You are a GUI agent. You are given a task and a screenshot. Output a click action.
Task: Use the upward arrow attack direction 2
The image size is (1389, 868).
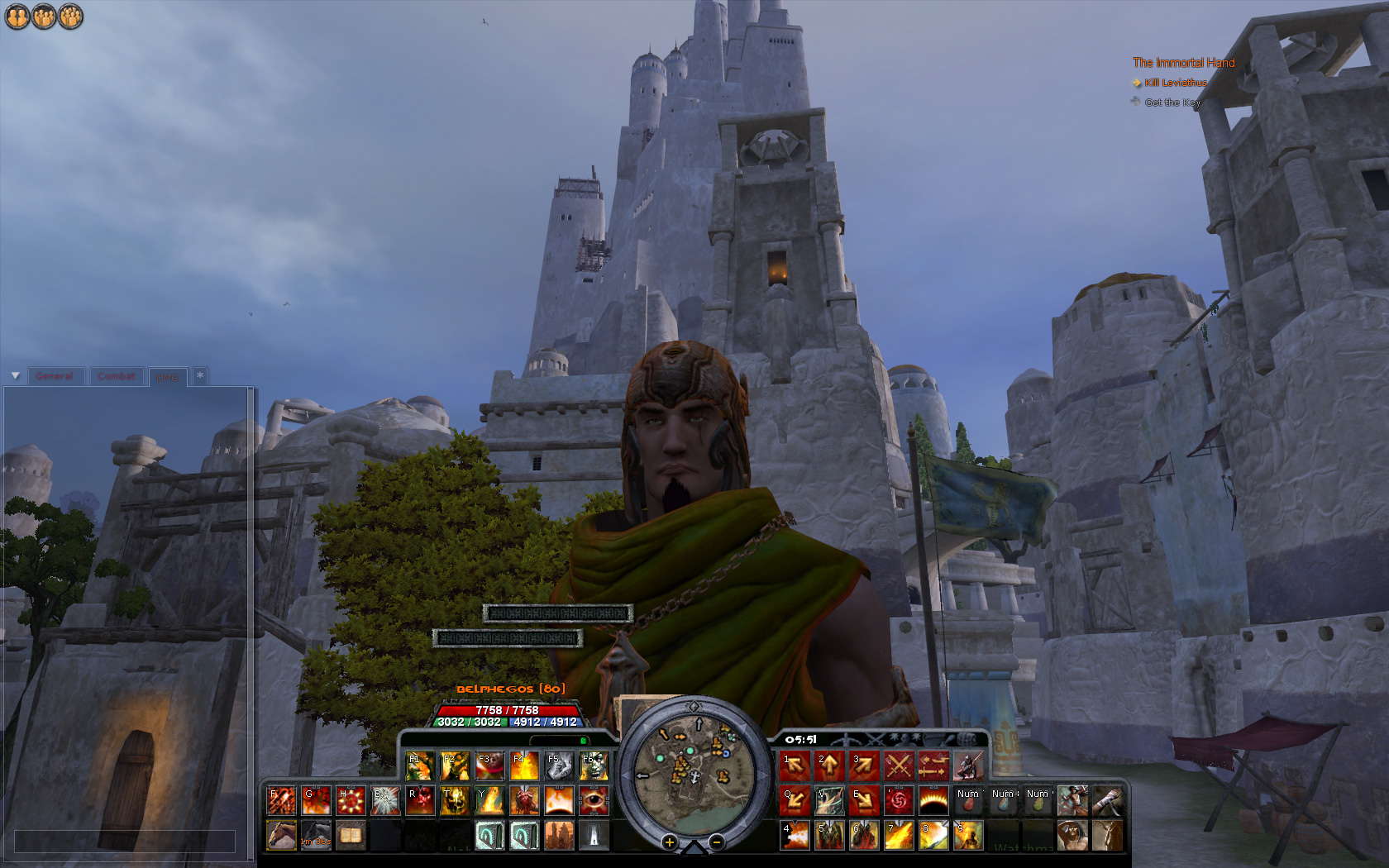click(829, 766)
